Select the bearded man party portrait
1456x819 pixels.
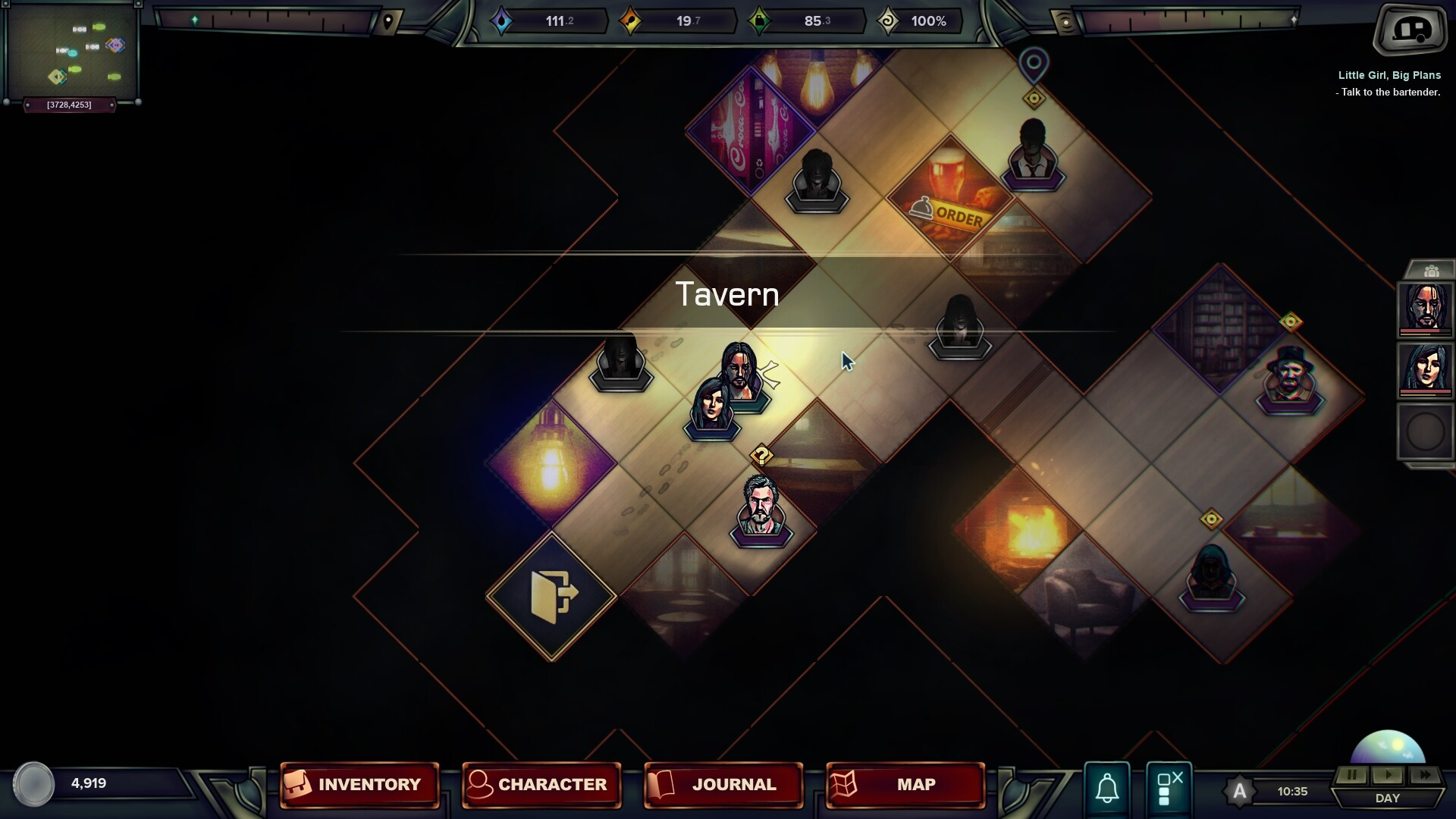pos(1425,308)
